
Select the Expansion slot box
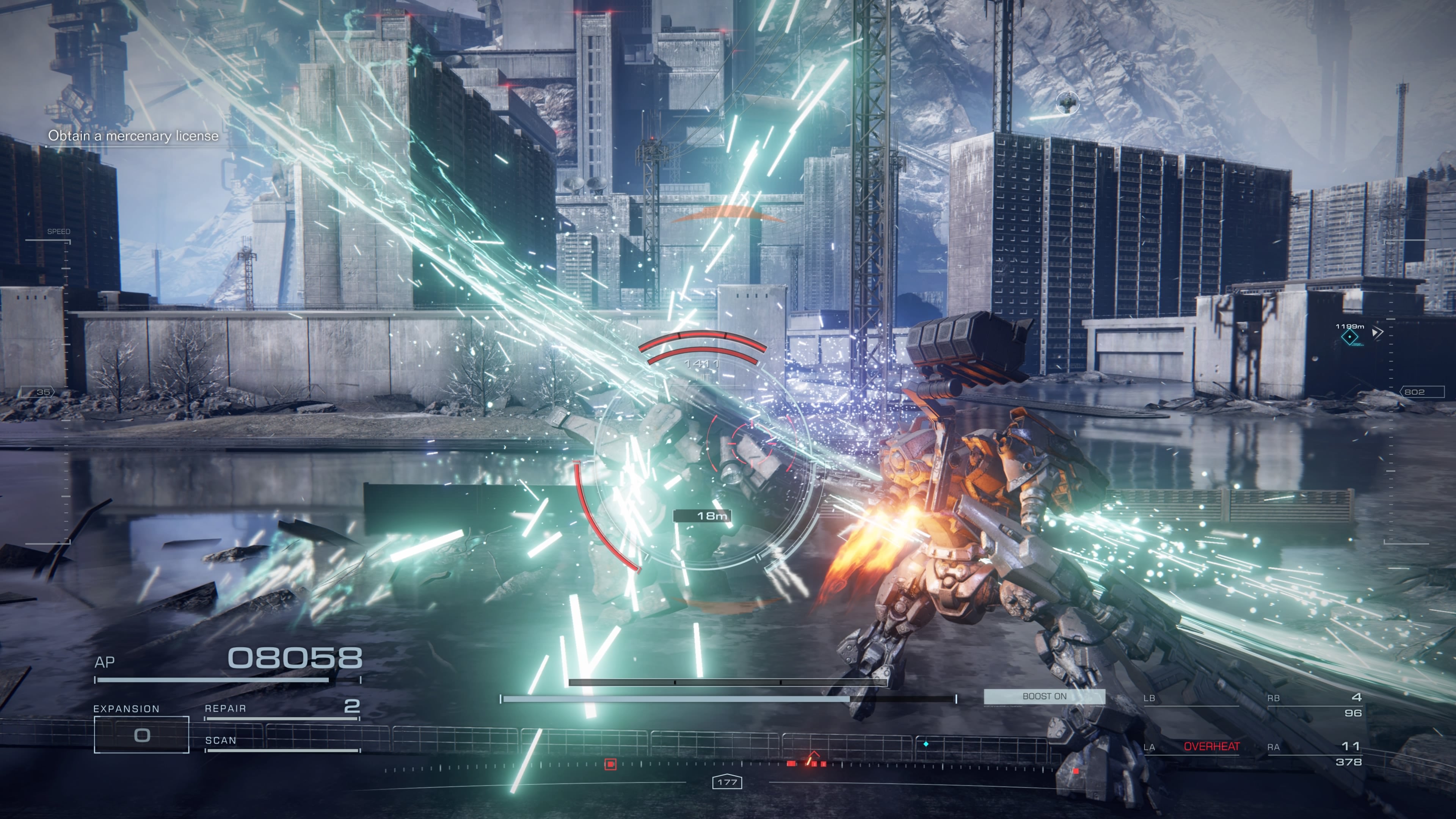(x=141, y=734)
